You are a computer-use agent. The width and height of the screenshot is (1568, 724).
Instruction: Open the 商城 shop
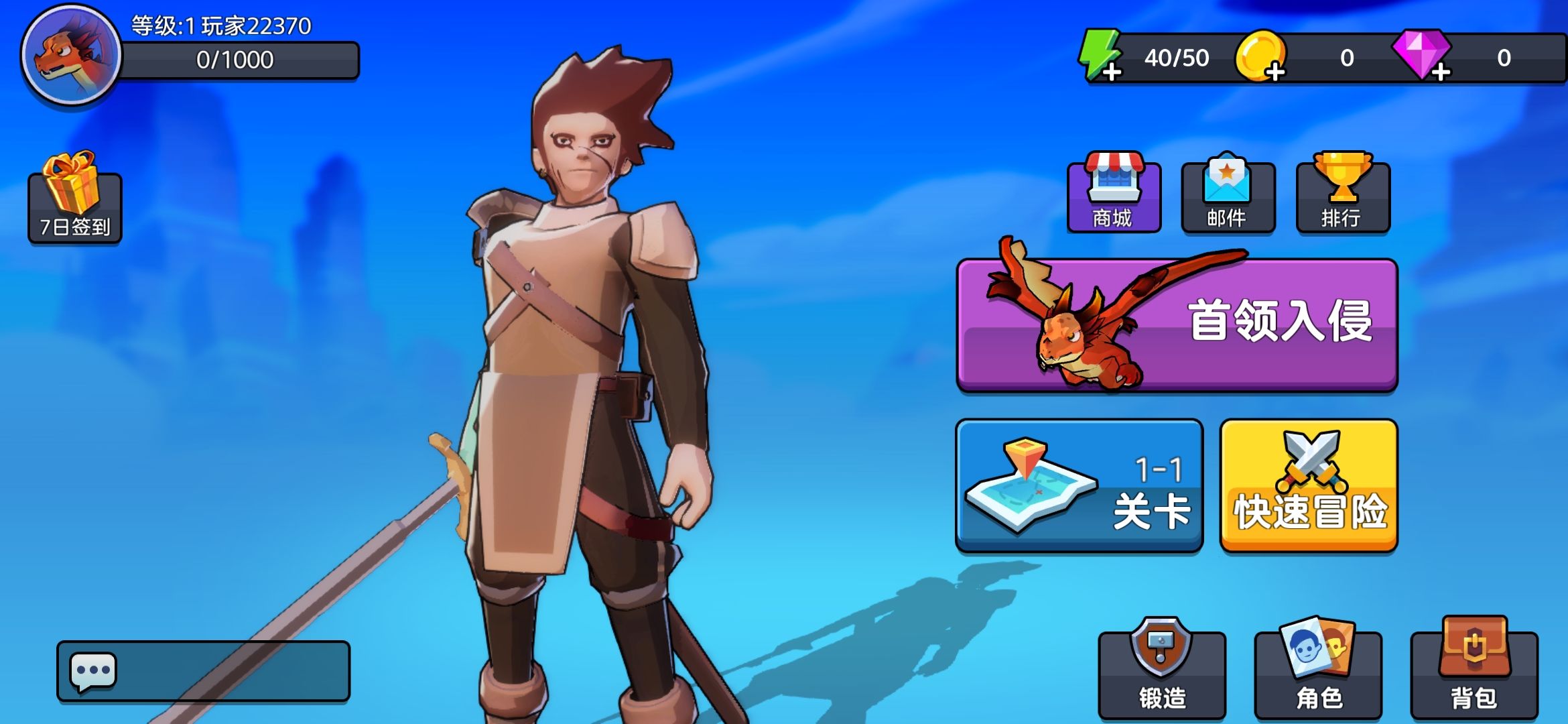click(1114, 196)
